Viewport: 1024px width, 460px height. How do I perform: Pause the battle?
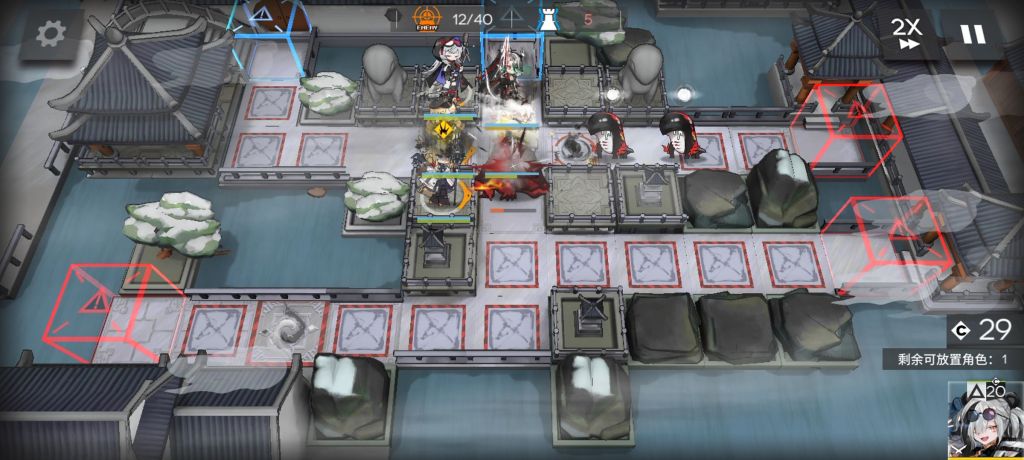point(972,34)
